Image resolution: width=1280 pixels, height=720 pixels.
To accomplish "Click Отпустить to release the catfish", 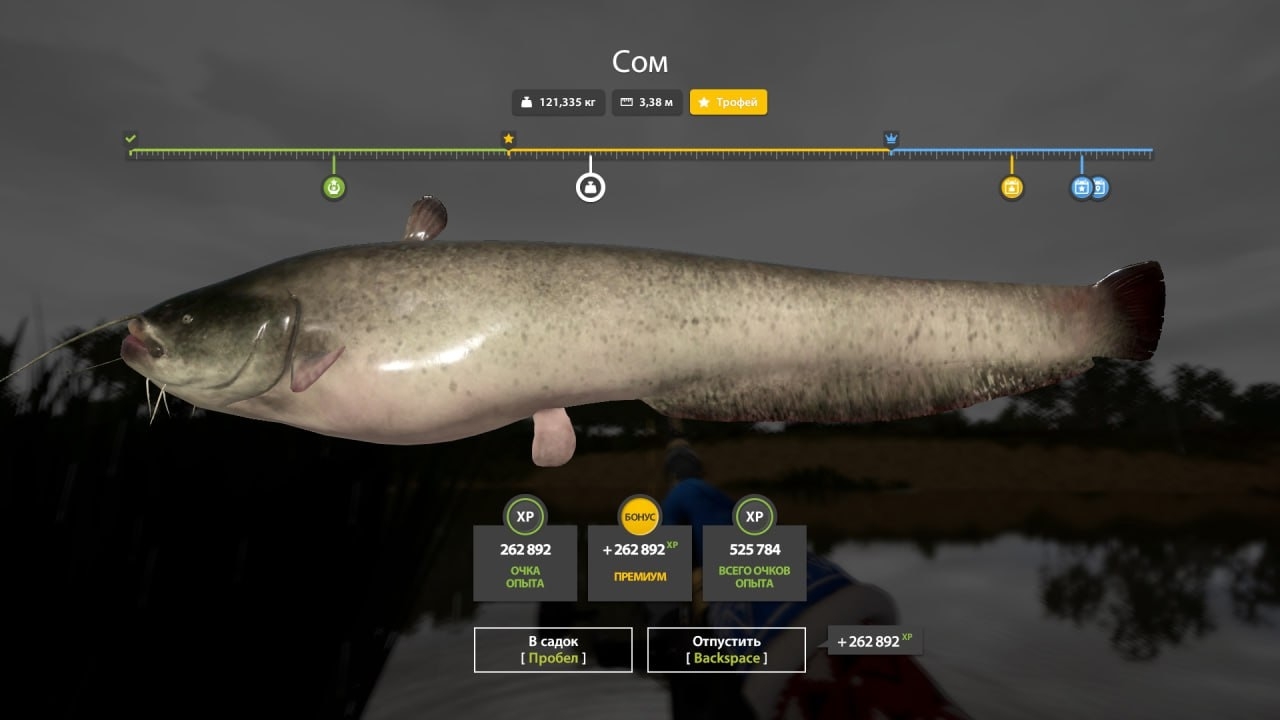I will tap(727, 649).
